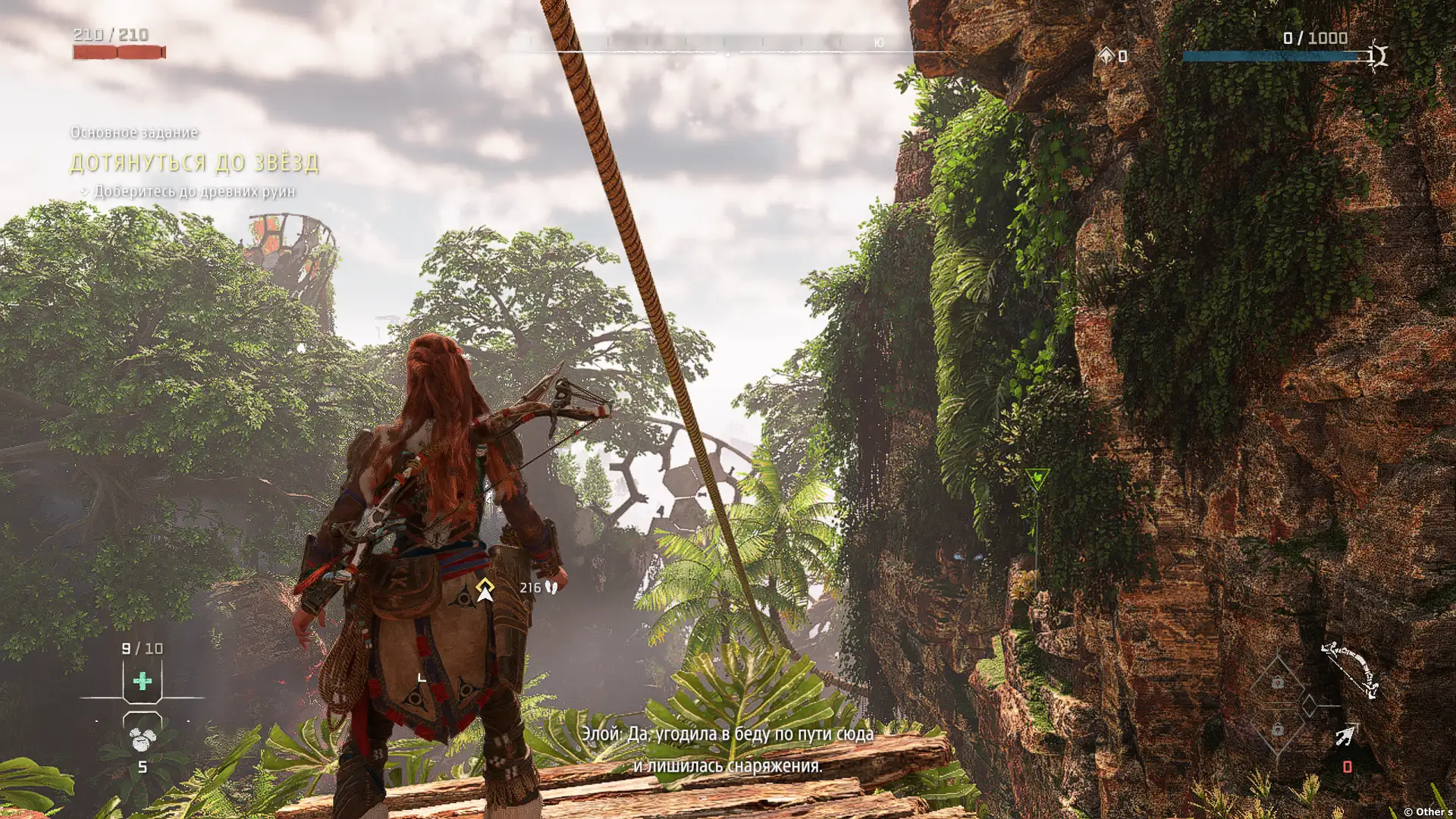Use the green cross medicine pouch
The width and height of the screenshot is (1456, 819).
click(x=142, y=681)
